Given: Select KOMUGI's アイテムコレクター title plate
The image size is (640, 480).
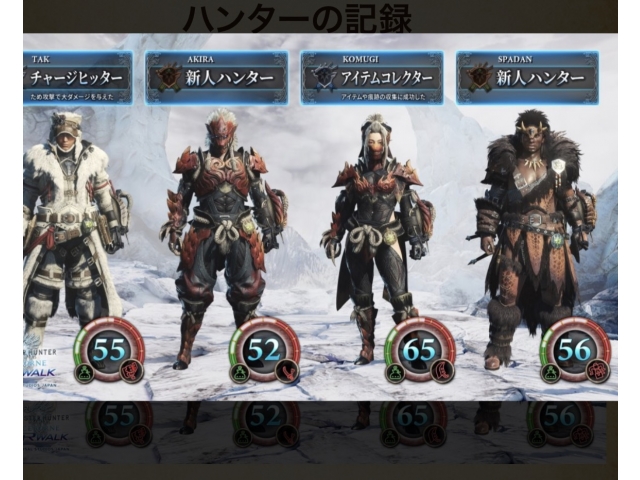Looking at the screenshot, I should tap(372, 79).
